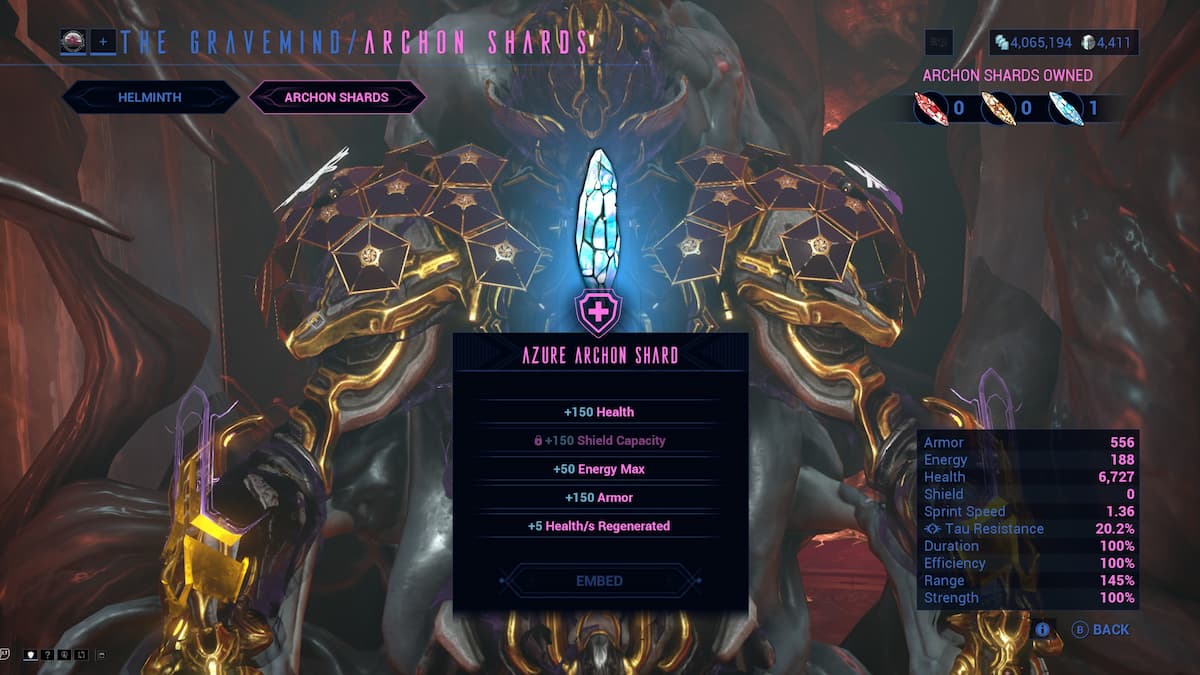Open the blue info icon

pos(1042,630)
